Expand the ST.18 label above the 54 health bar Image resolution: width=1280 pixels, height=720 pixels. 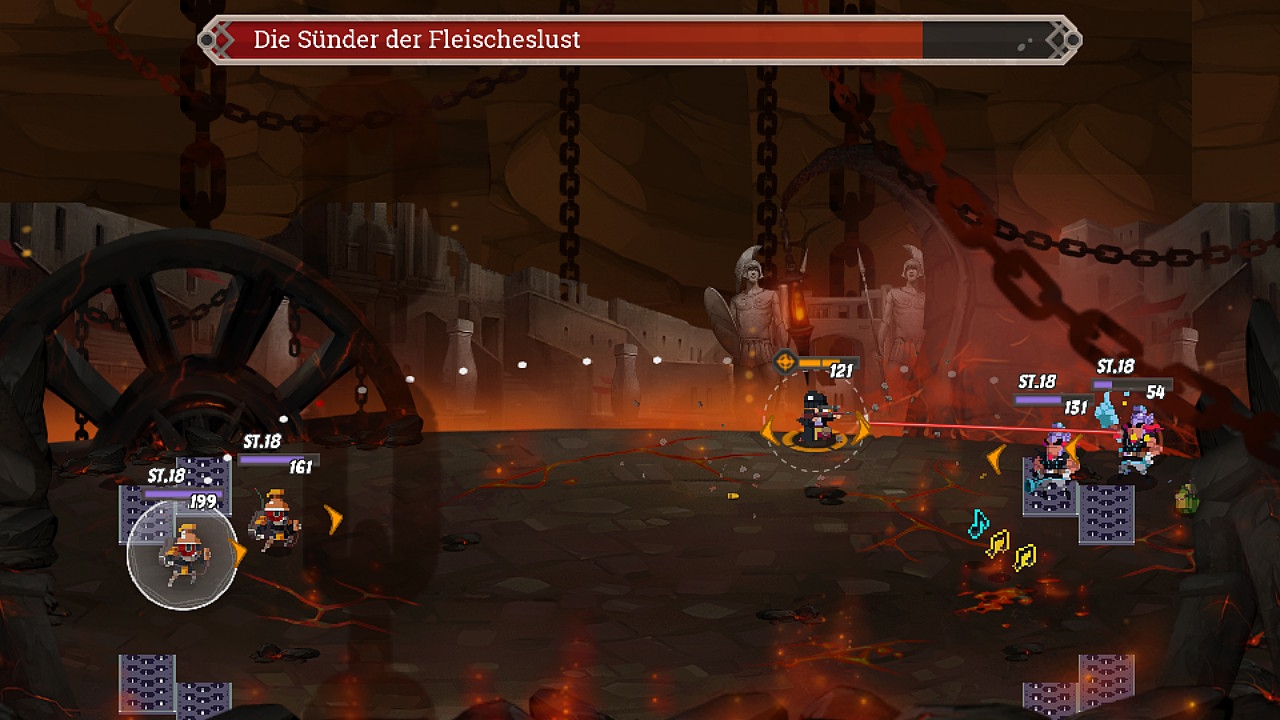(1115, 367)
